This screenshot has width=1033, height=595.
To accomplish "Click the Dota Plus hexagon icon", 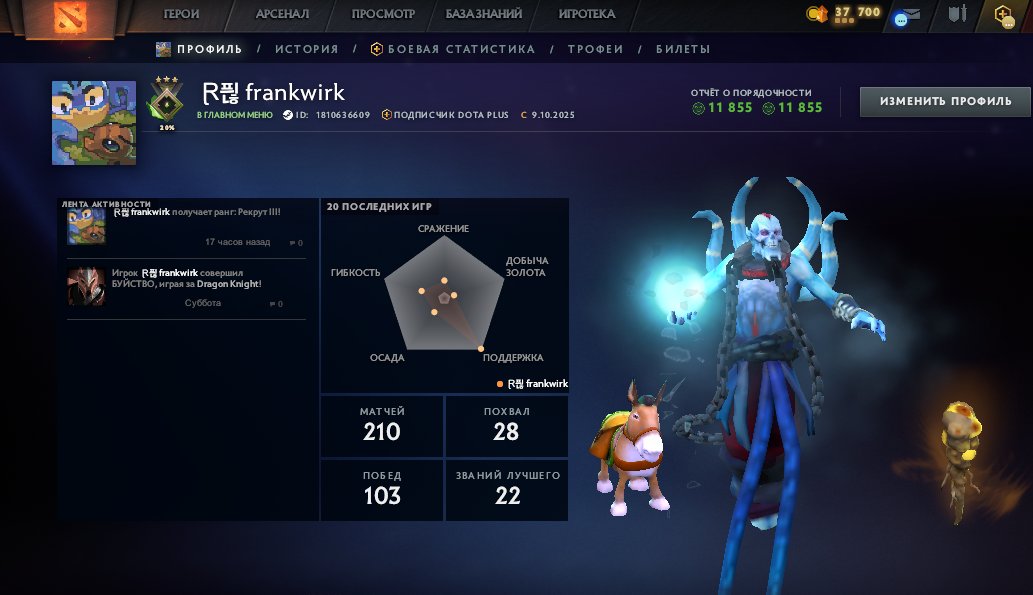I will coord(1003,14).
